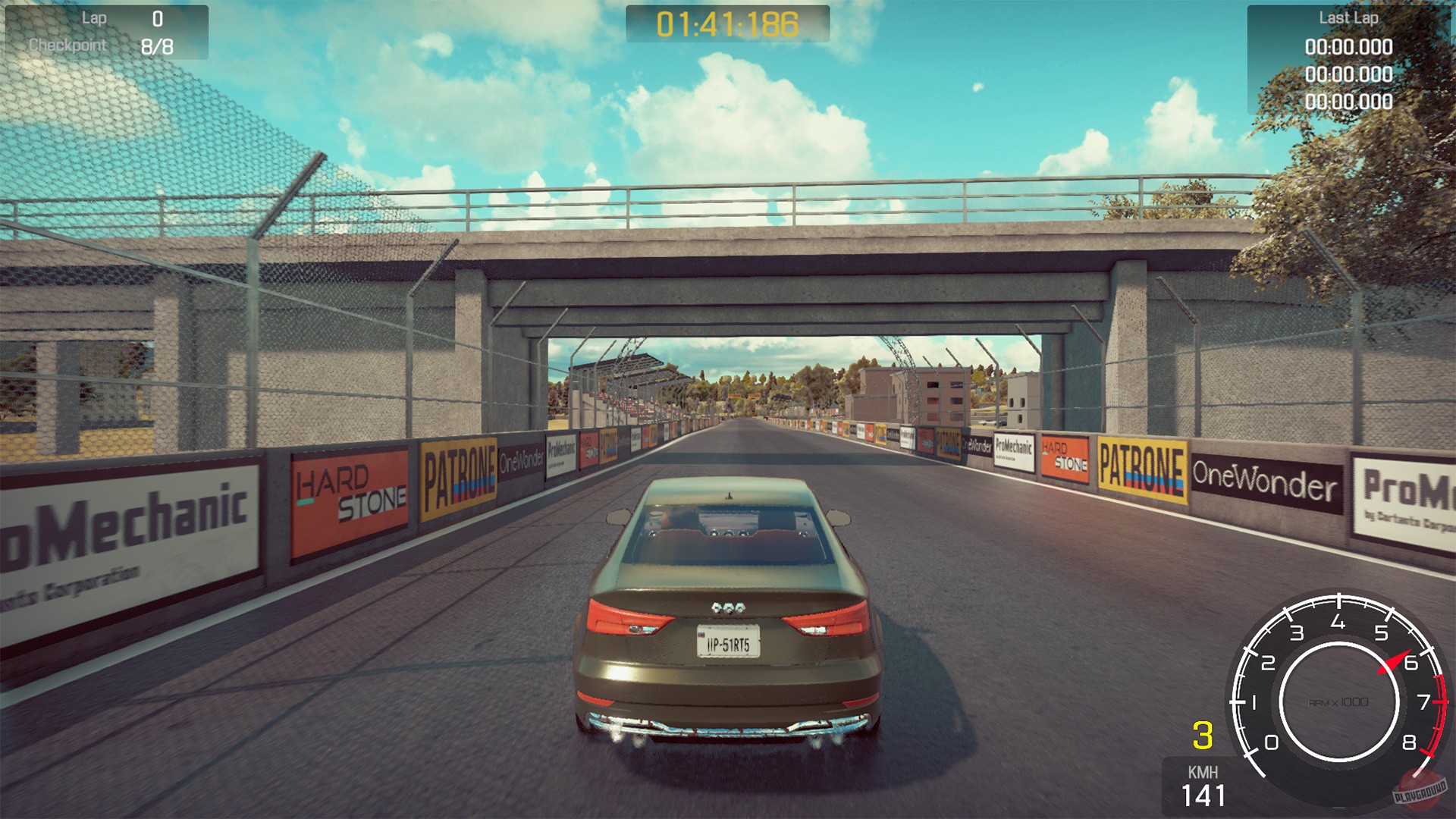Click the RPM x1000 label inside the gauge
Image resolution: width=1456 pixels, height=819 pixels.
point(1339,701)
